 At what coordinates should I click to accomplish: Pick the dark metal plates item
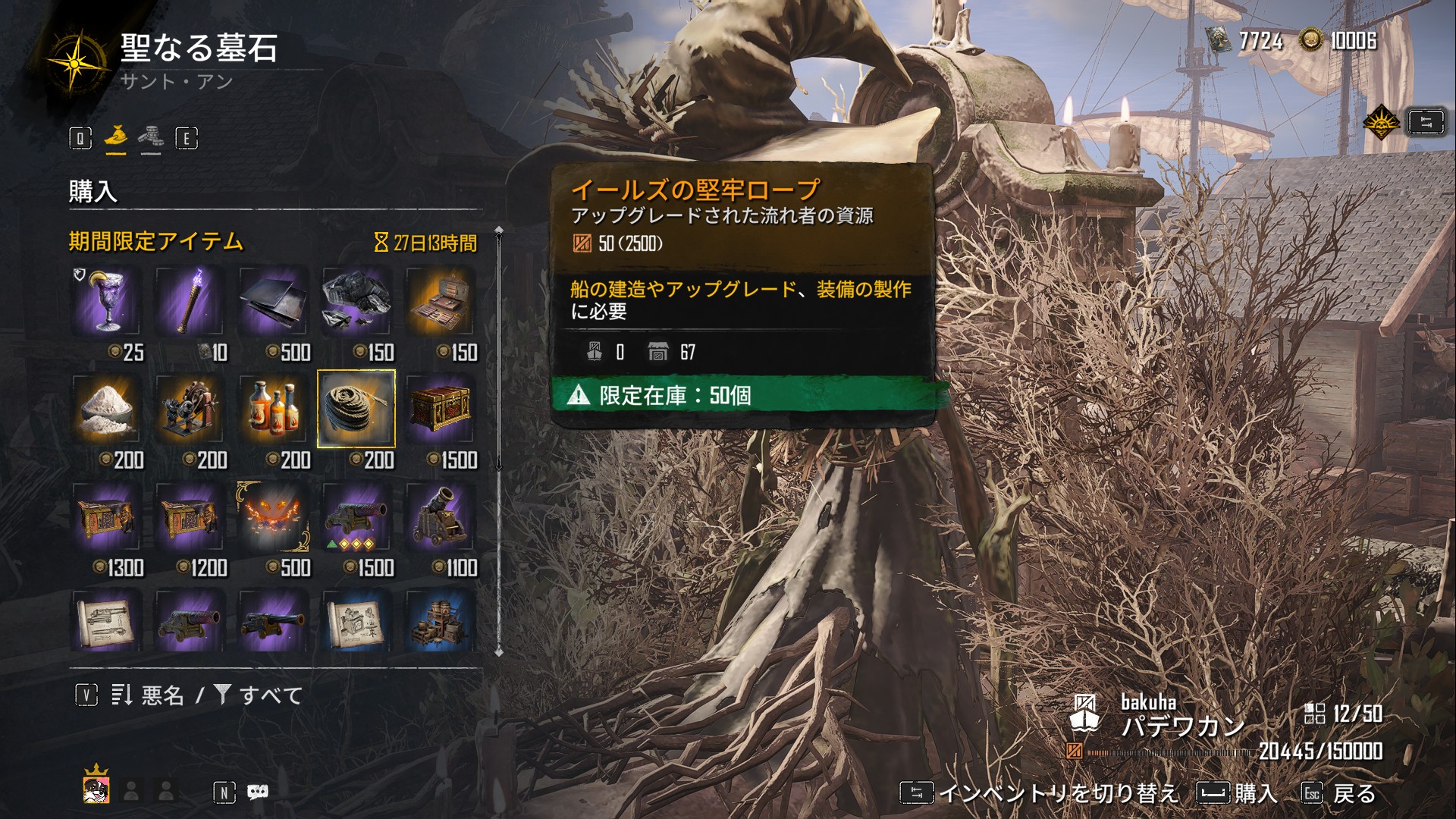(x=273, y=302)
